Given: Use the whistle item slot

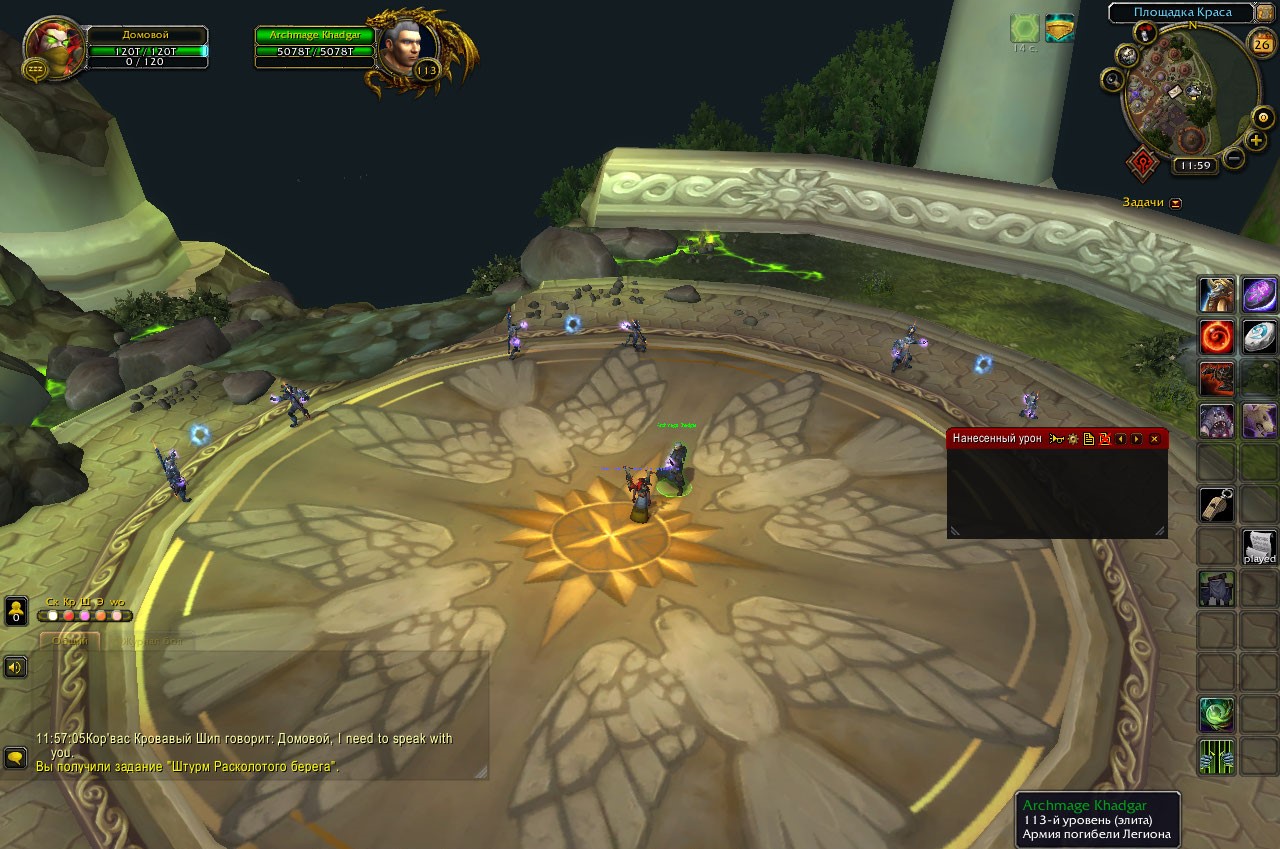Looking at the screenshot, I should click(x=1217, y=504).
